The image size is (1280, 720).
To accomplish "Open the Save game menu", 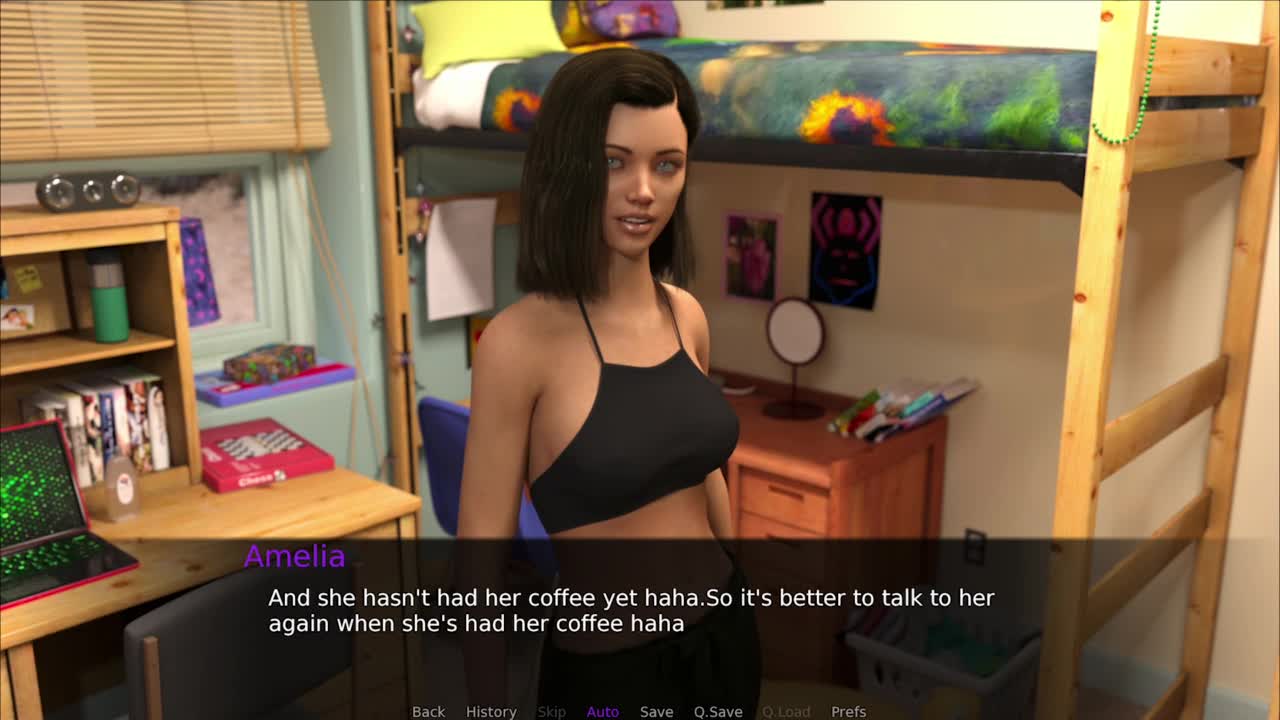I will (x=656, y=711).
